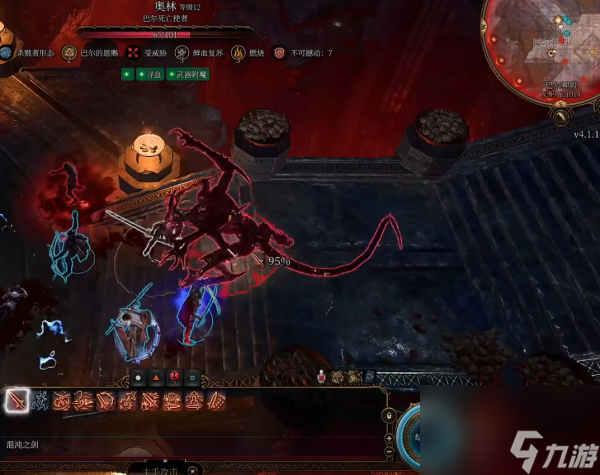Click the 寻血 green condition tag
The height and width of the screenshot is (475, 600).
click(143, 74)
